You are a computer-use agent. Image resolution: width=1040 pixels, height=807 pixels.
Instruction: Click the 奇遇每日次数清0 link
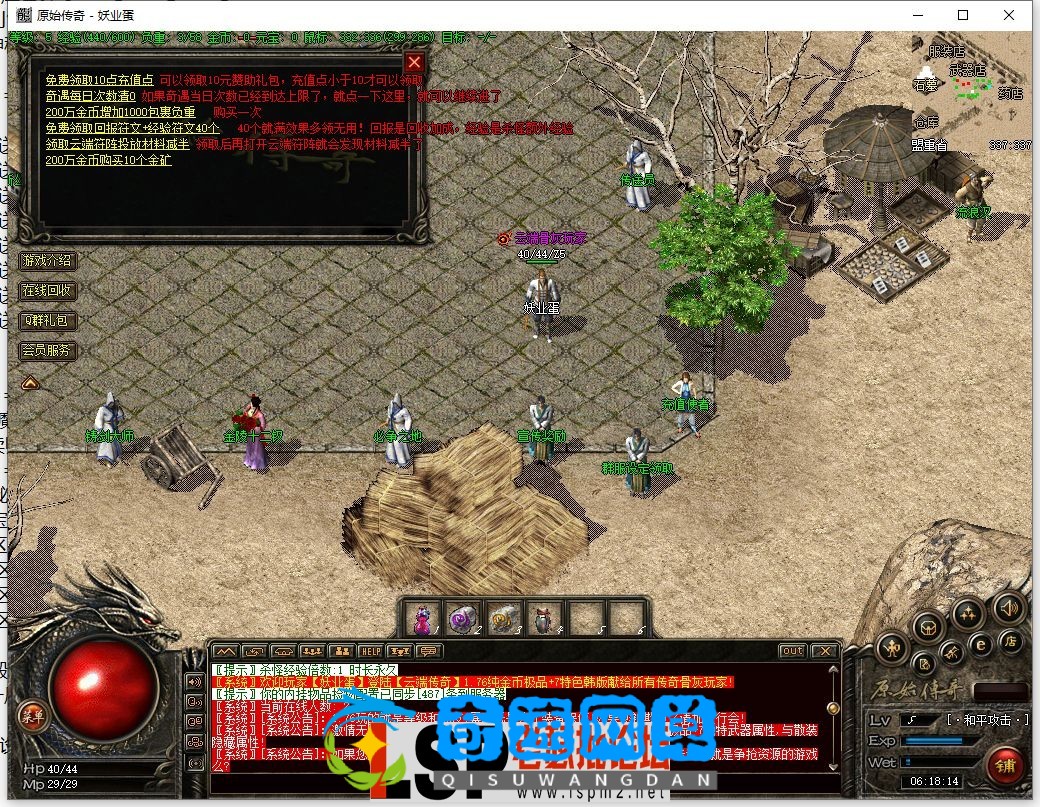click(90, 96)
